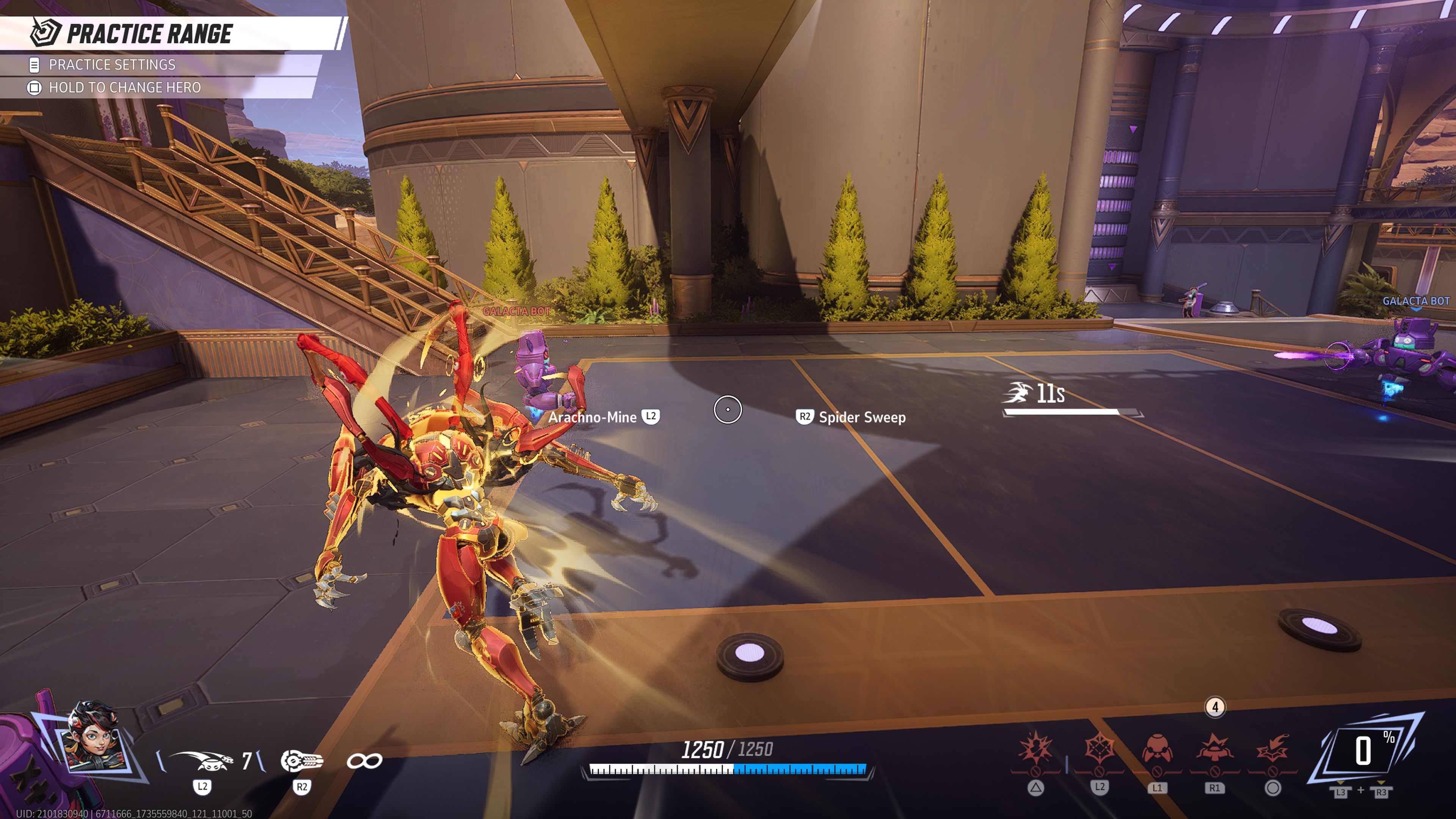Select the Hold to Change Hero option
The width and height of the screenshot is (1456, 819).
click(x=124, y=88)
